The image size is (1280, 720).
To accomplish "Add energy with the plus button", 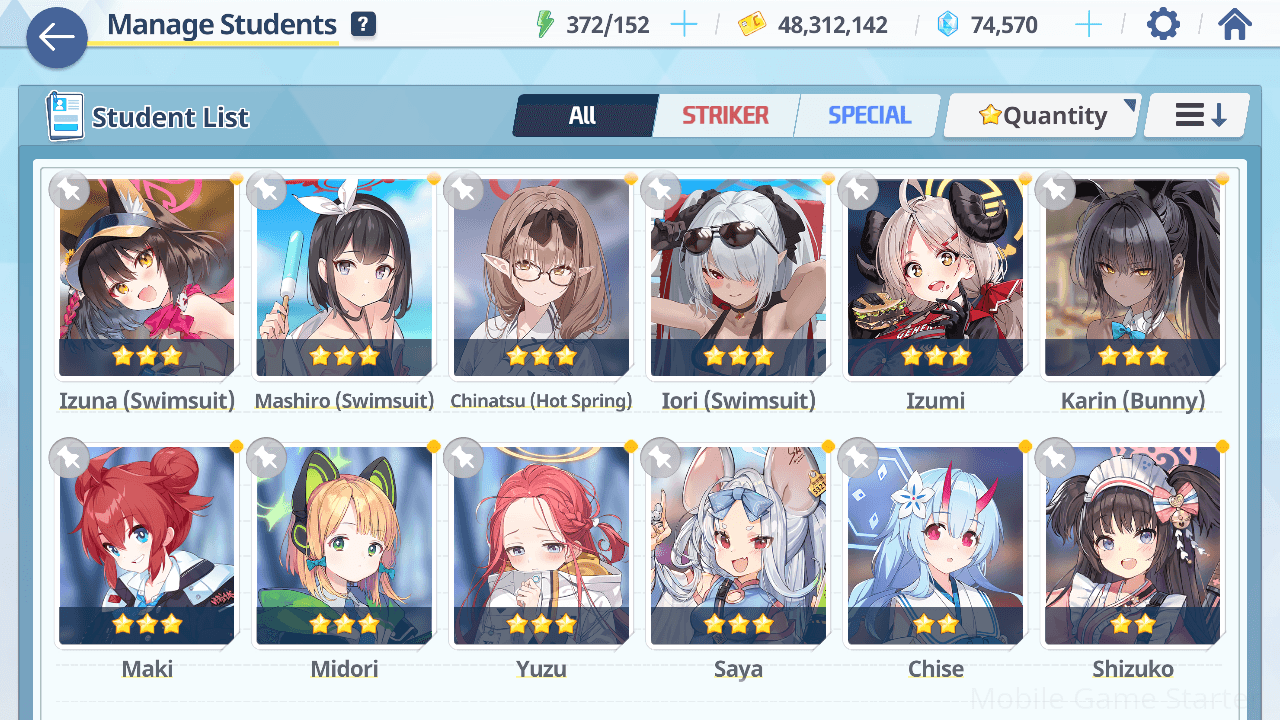I will [684, 25].
